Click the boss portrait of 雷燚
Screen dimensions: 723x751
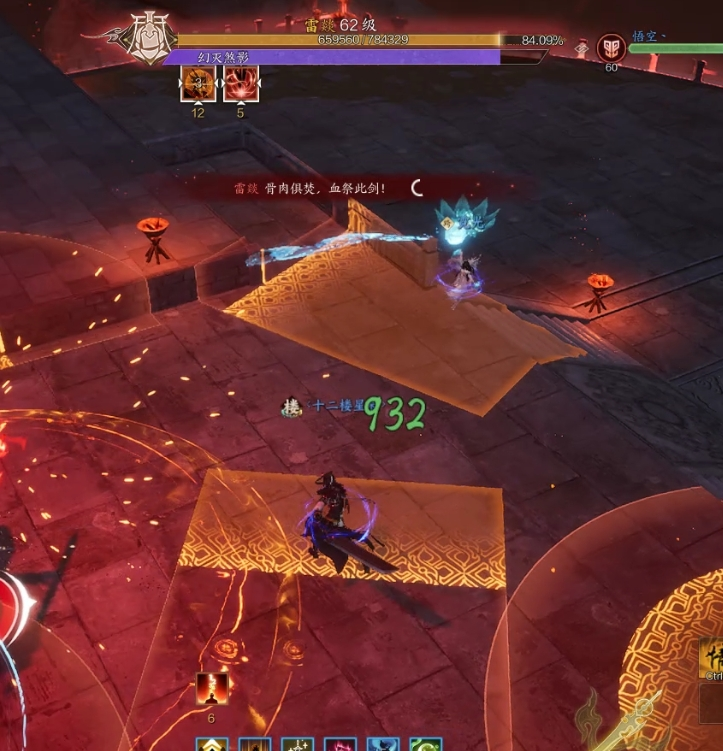[x=147, y=39]
